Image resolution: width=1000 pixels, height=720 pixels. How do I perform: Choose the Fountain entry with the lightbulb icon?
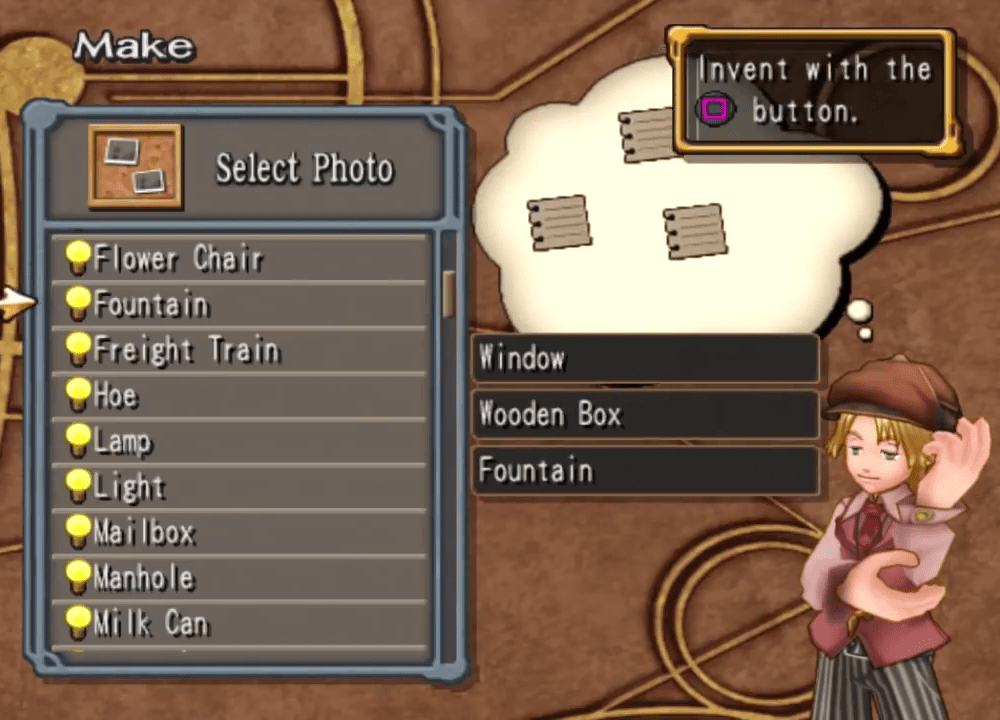240,304
